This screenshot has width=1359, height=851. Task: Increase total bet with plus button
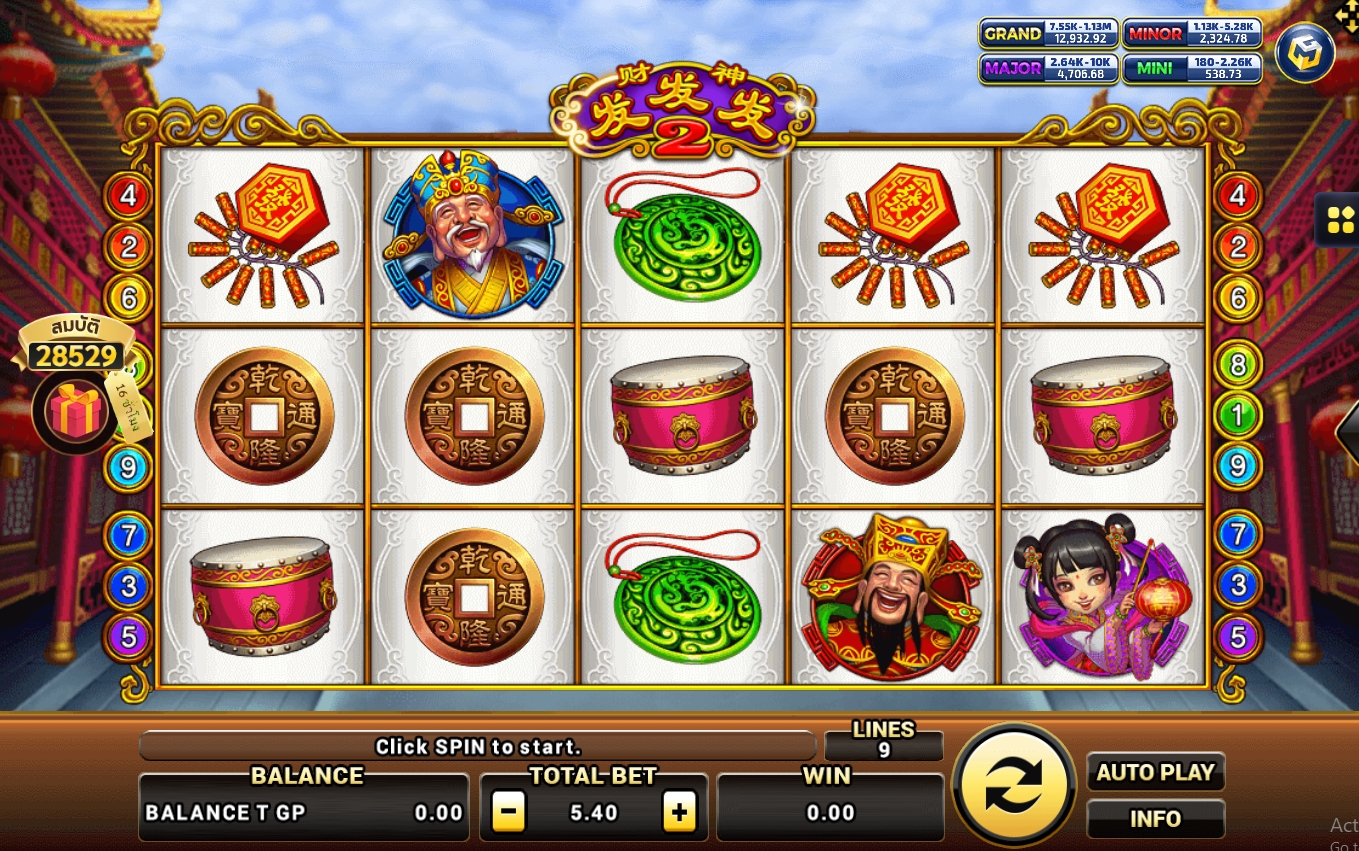pos(679,813)
